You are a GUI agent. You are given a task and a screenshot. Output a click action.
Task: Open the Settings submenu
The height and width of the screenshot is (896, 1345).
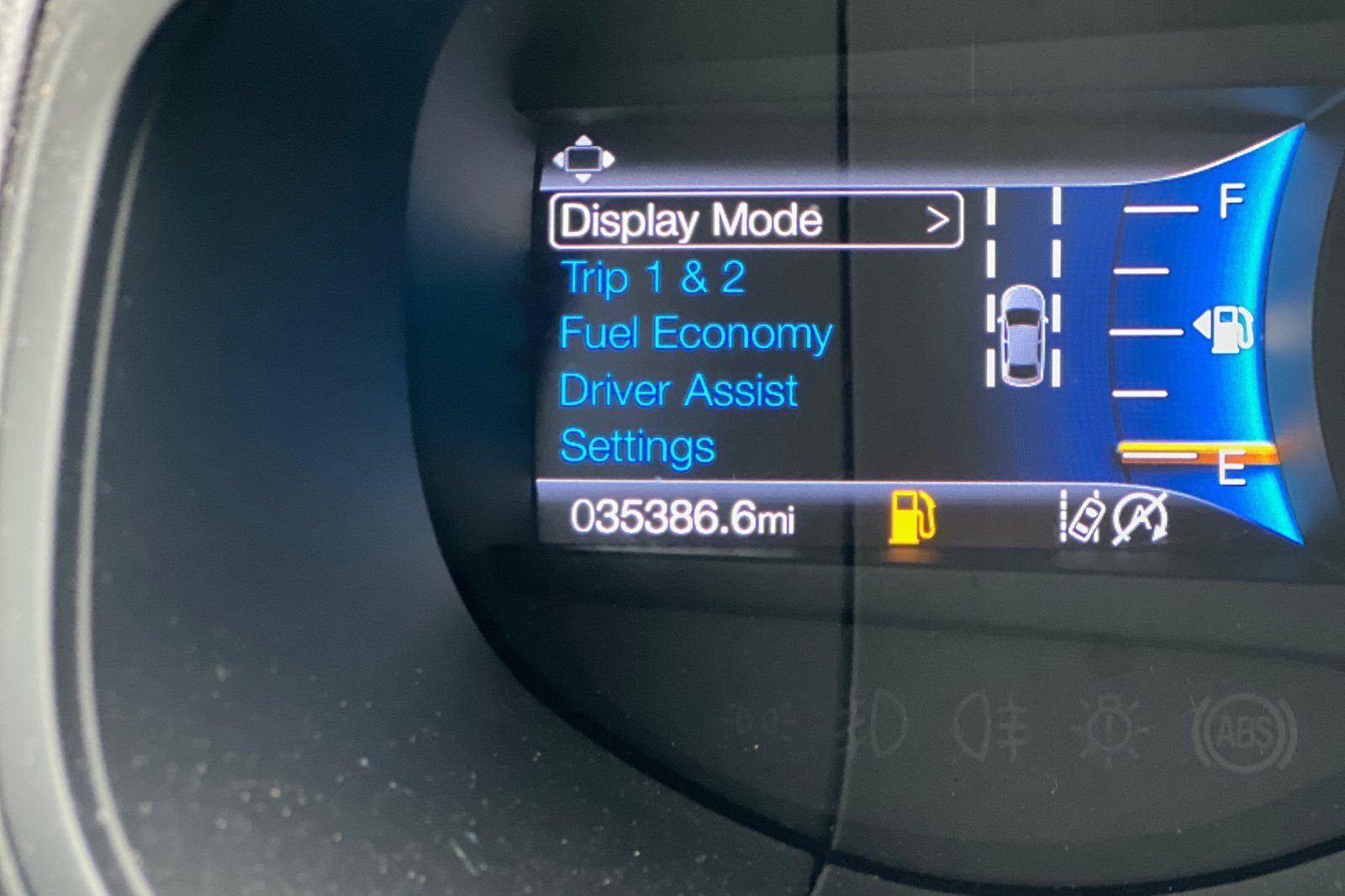coord(638,447)
